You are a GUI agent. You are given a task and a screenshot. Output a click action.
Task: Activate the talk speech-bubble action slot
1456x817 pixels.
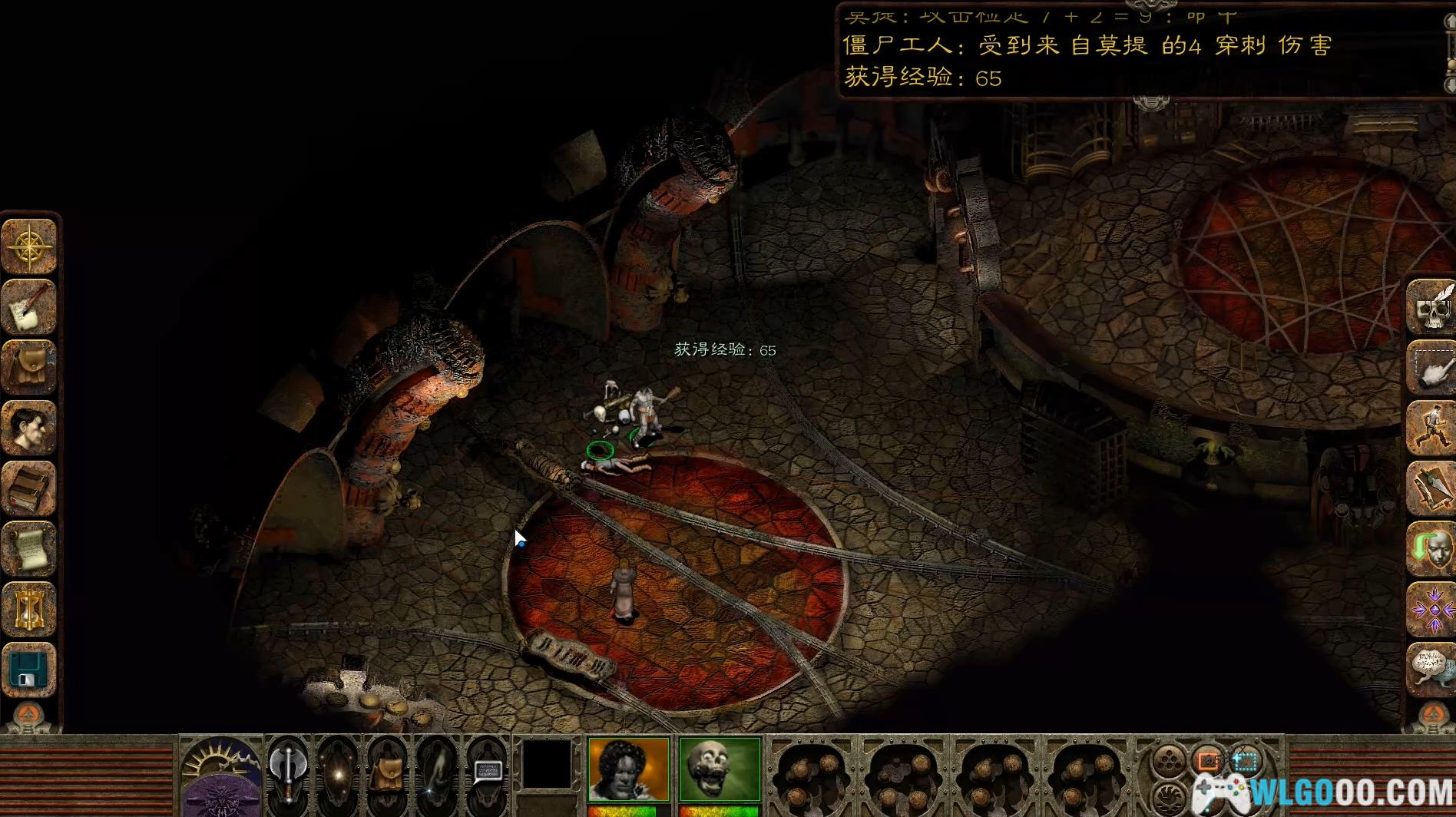tap(488, 769)
